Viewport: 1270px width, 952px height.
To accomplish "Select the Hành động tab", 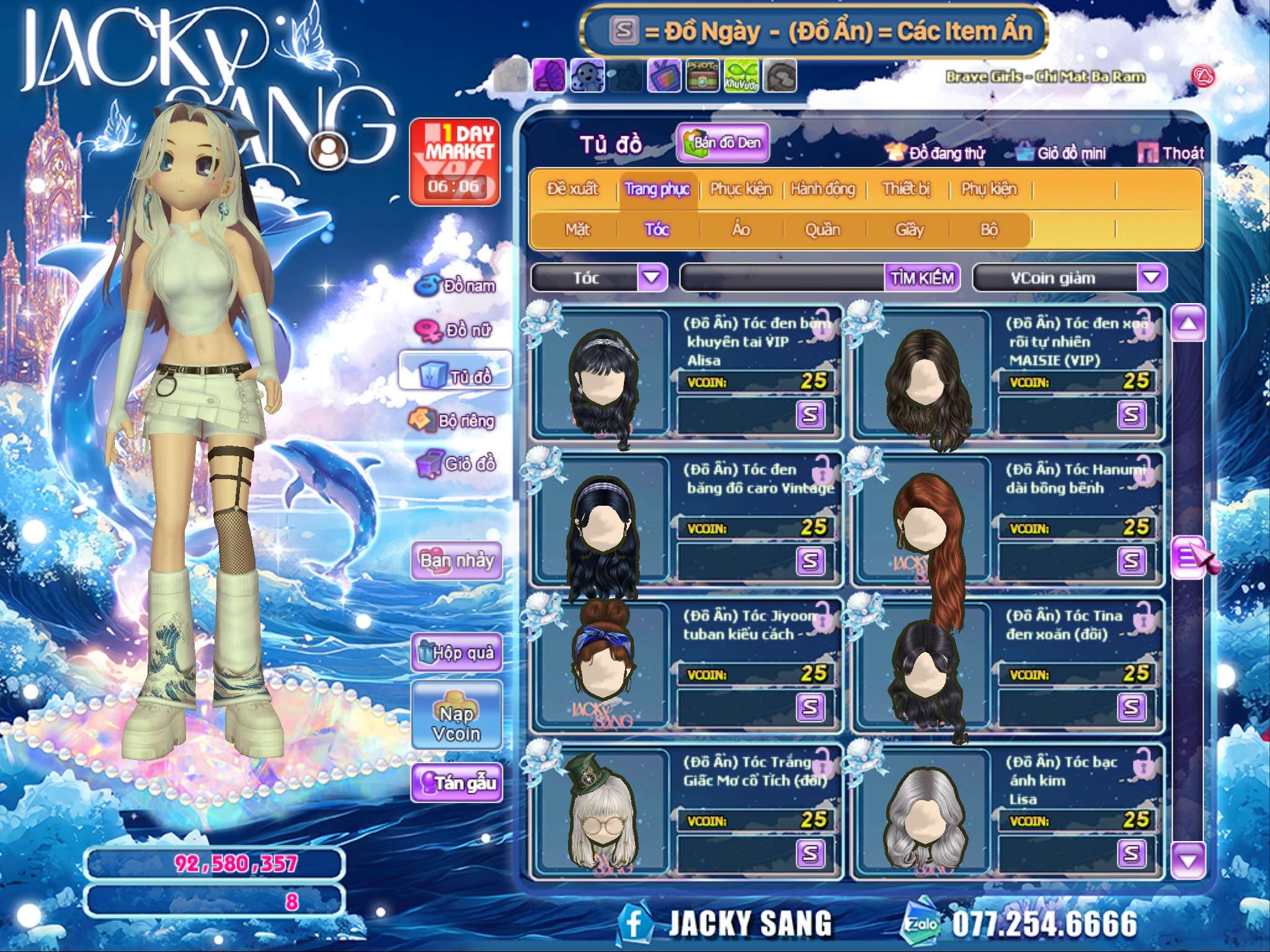I will (x=823, y=189).
